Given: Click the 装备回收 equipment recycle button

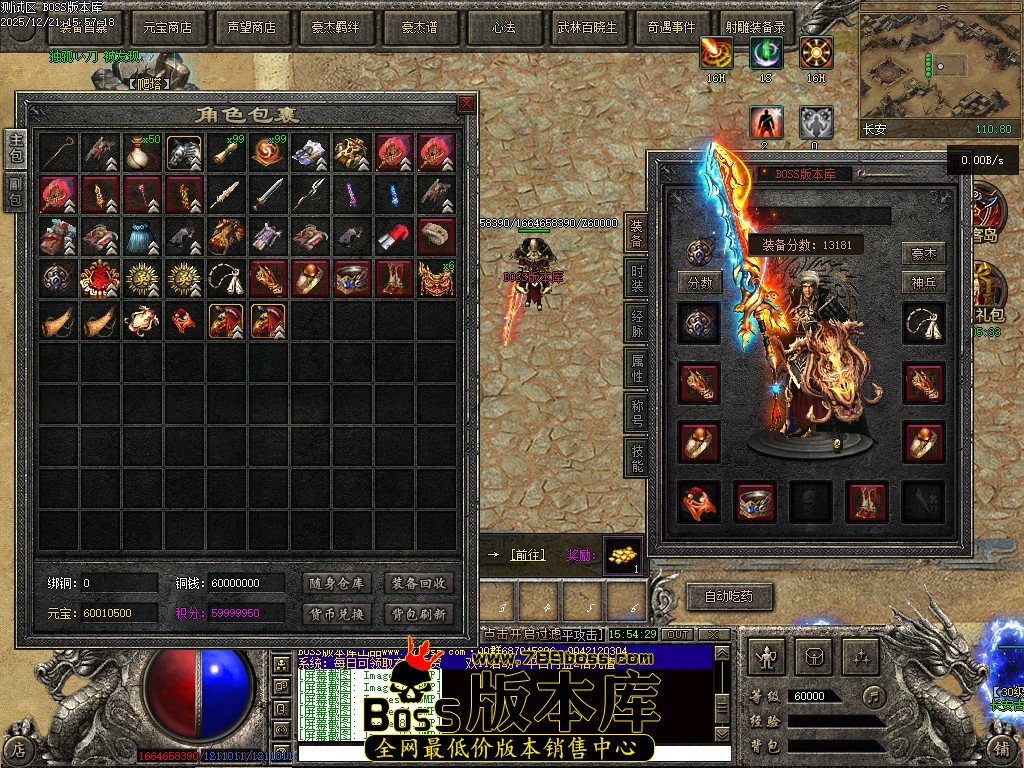Looking at the screenshot, I should pyautogui.click(x=419, y=584).
